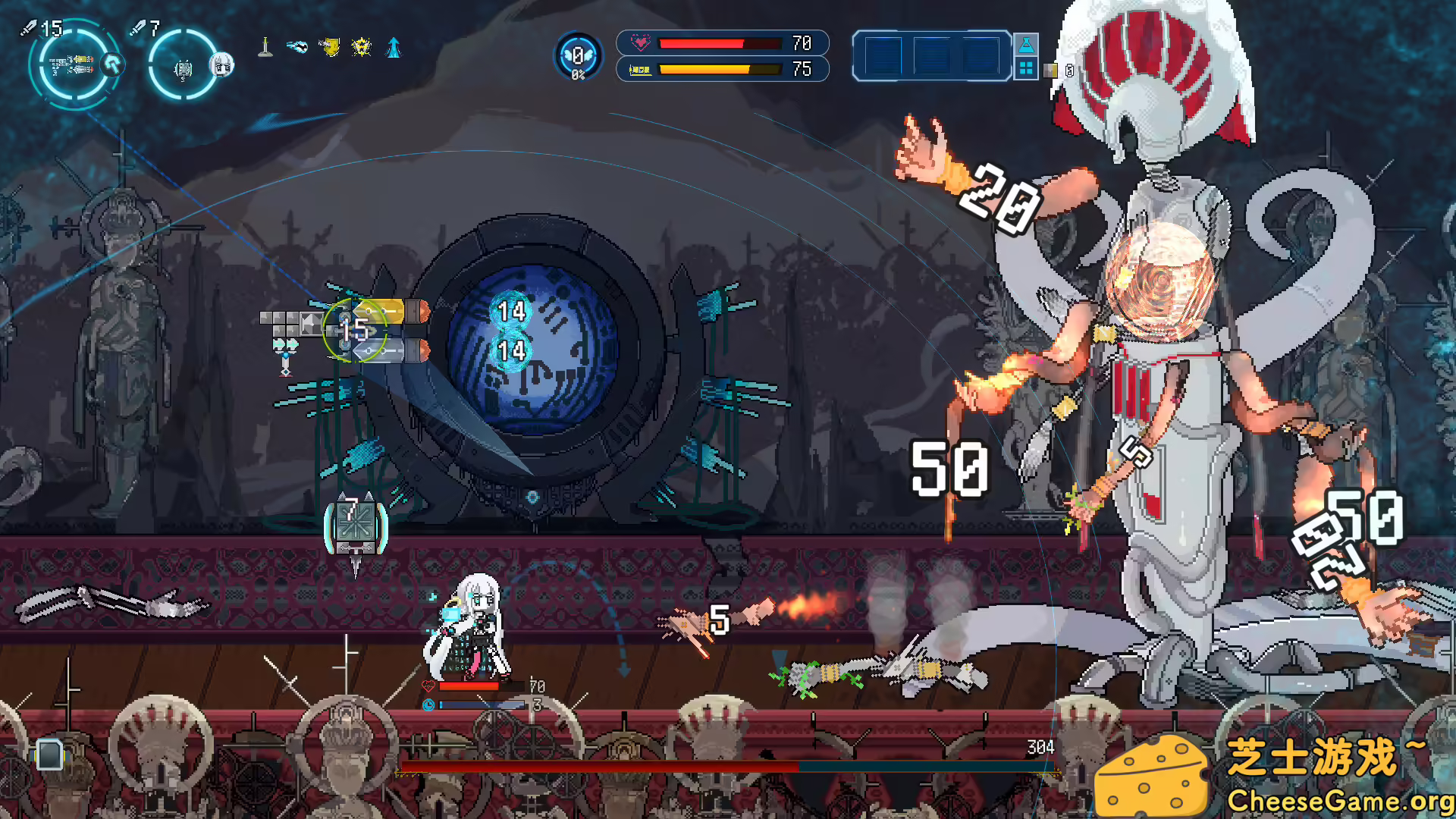The height and width of the screenshot is (819, 1456).
Task: Click the winged zero percent gauge
Action: click(578, 56)
